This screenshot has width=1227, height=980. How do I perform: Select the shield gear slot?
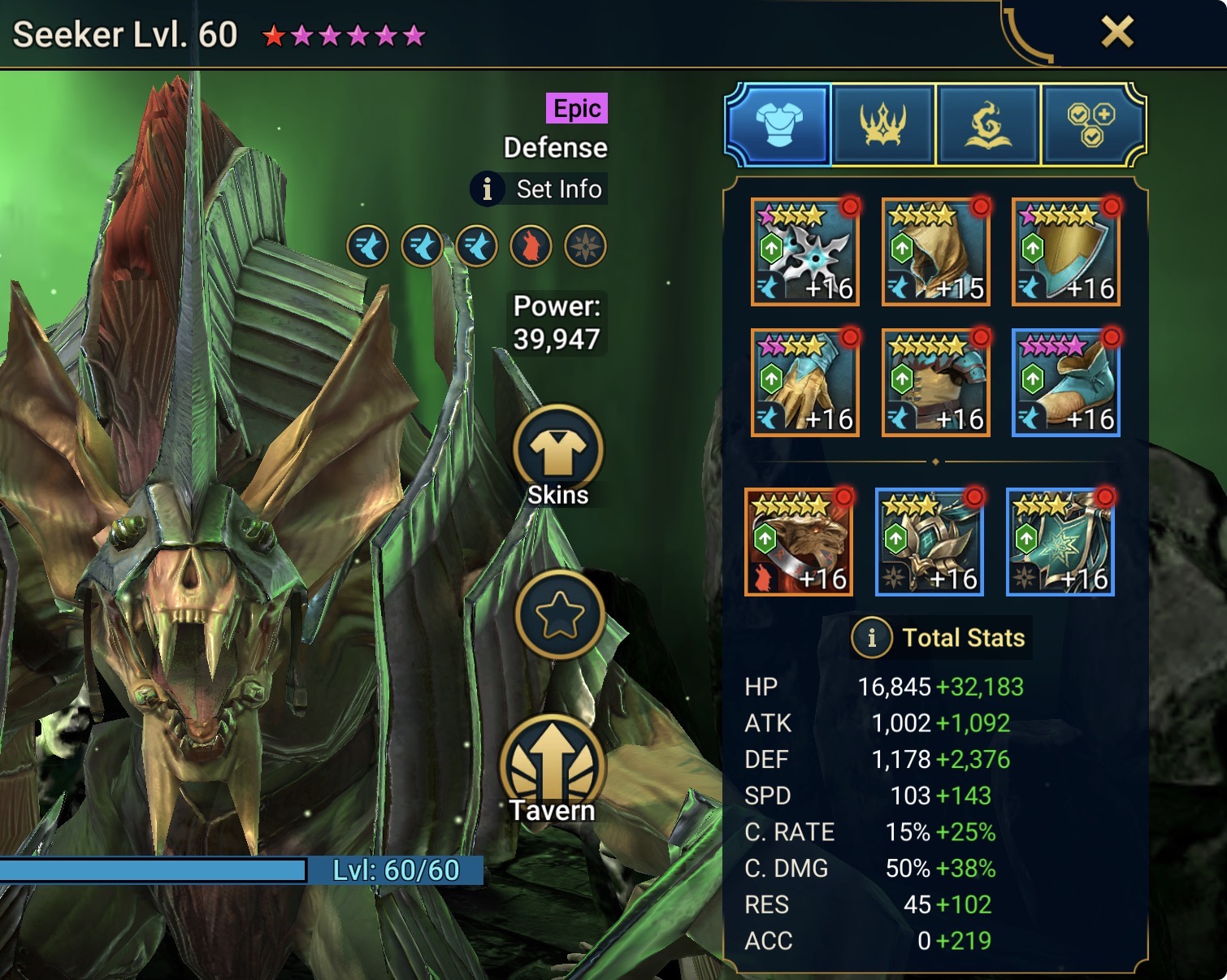point(1066,252)
